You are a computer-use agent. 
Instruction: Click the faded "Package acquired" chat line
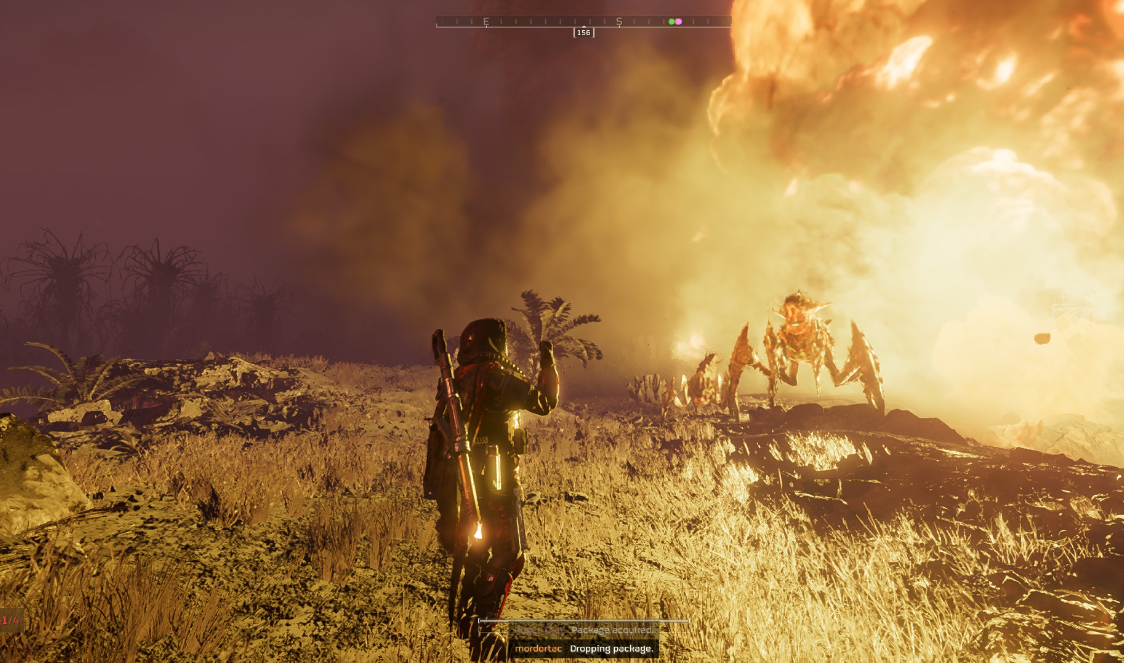584,630
